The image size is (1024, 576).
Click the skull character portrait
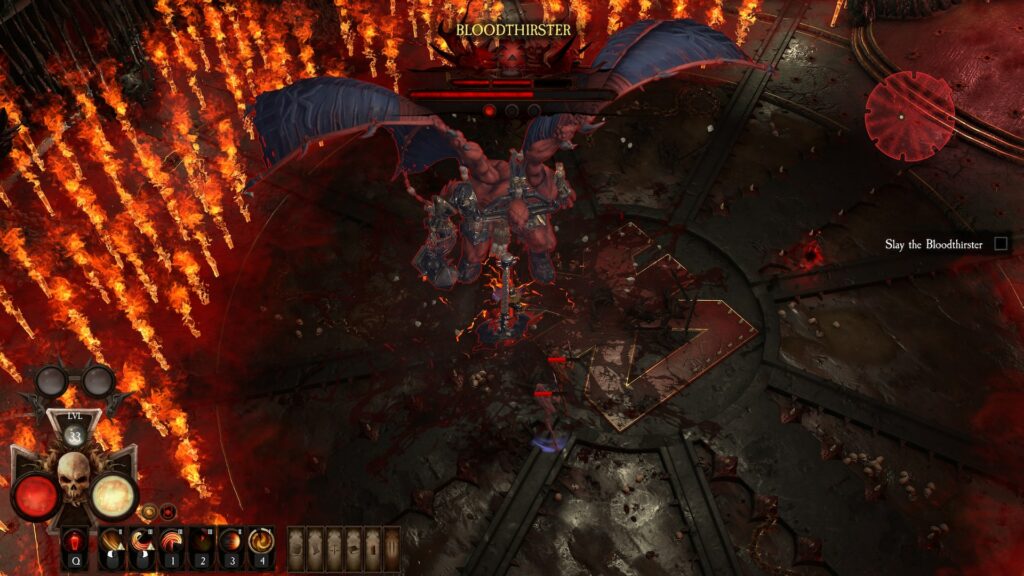(73, 479)
